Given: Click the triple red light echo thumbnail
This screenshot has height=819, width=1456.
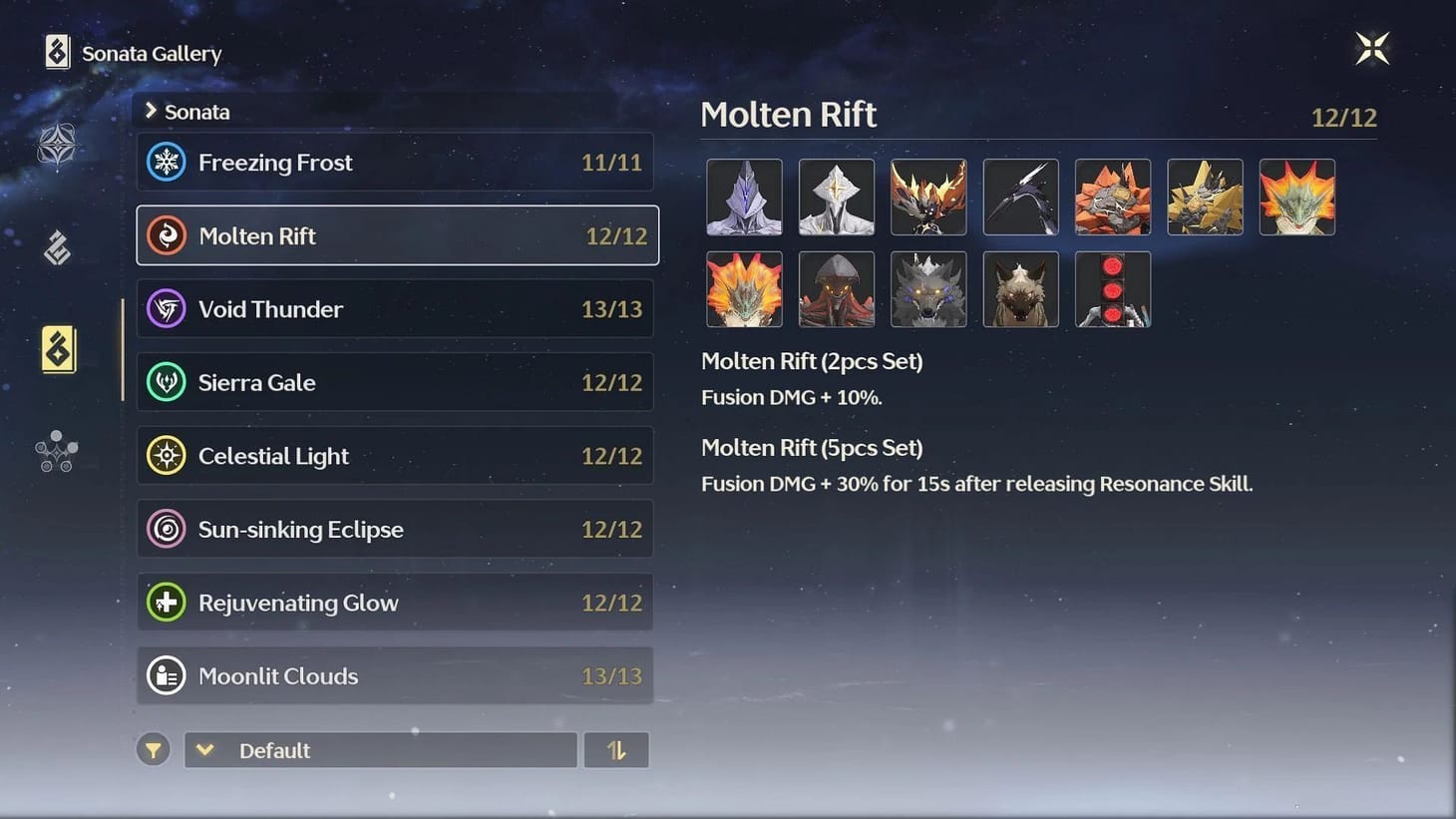Looking at the screenshot, I should point(1112,289).
